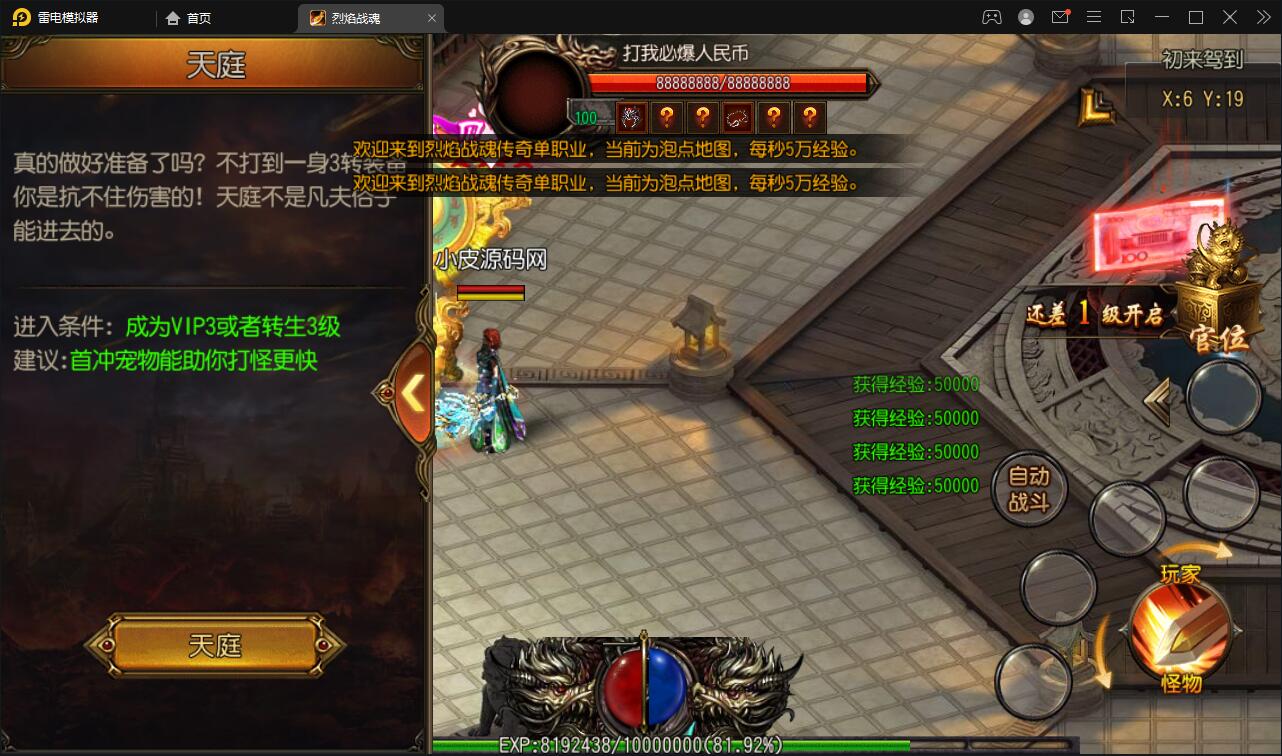This screenshot has height=756, width=1282.
Task: Open the hamburger menu in the emulator title bar
Action: 1094,17
